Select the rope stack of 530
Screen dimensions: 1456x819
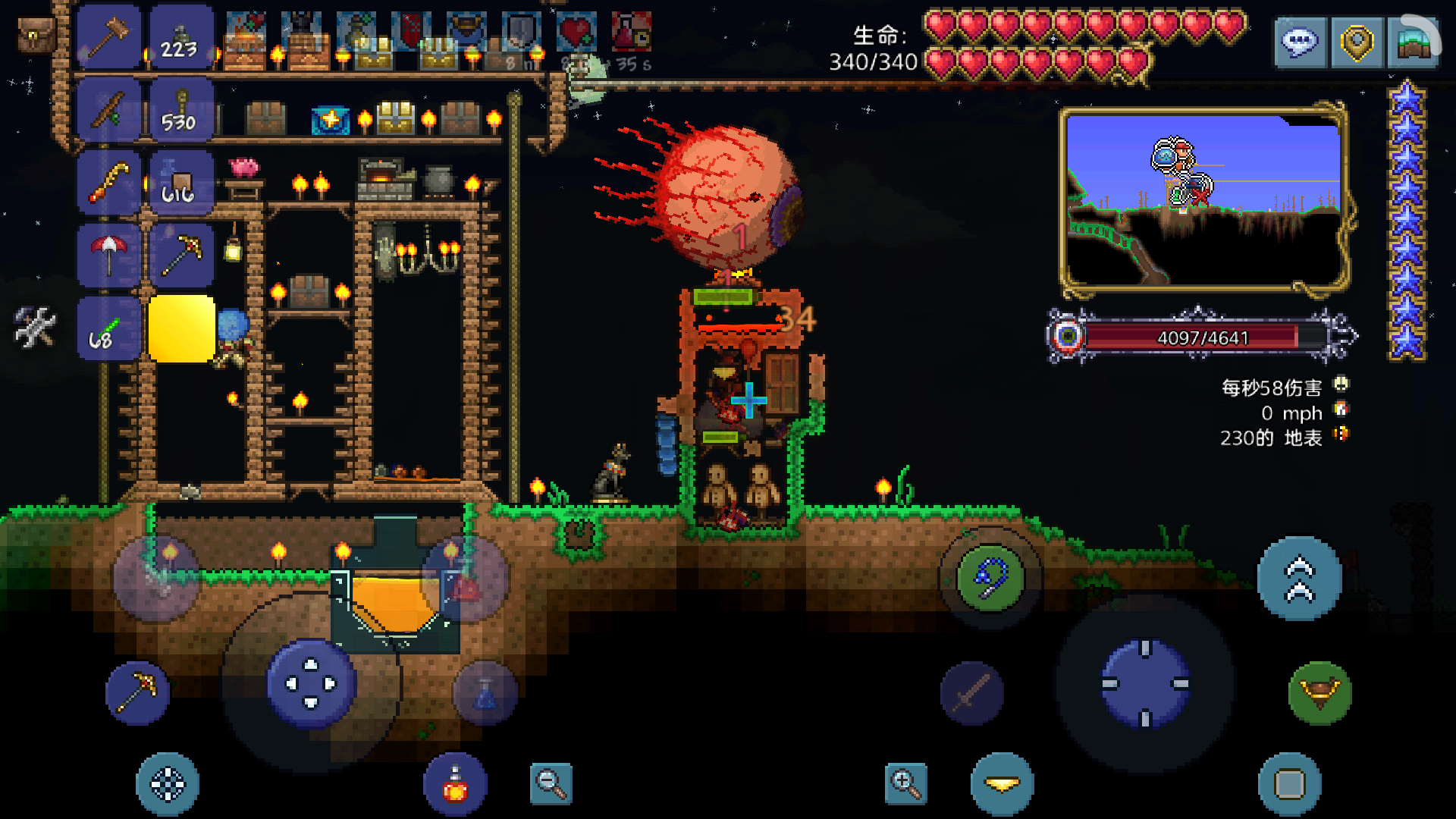(x=180, y=111)
